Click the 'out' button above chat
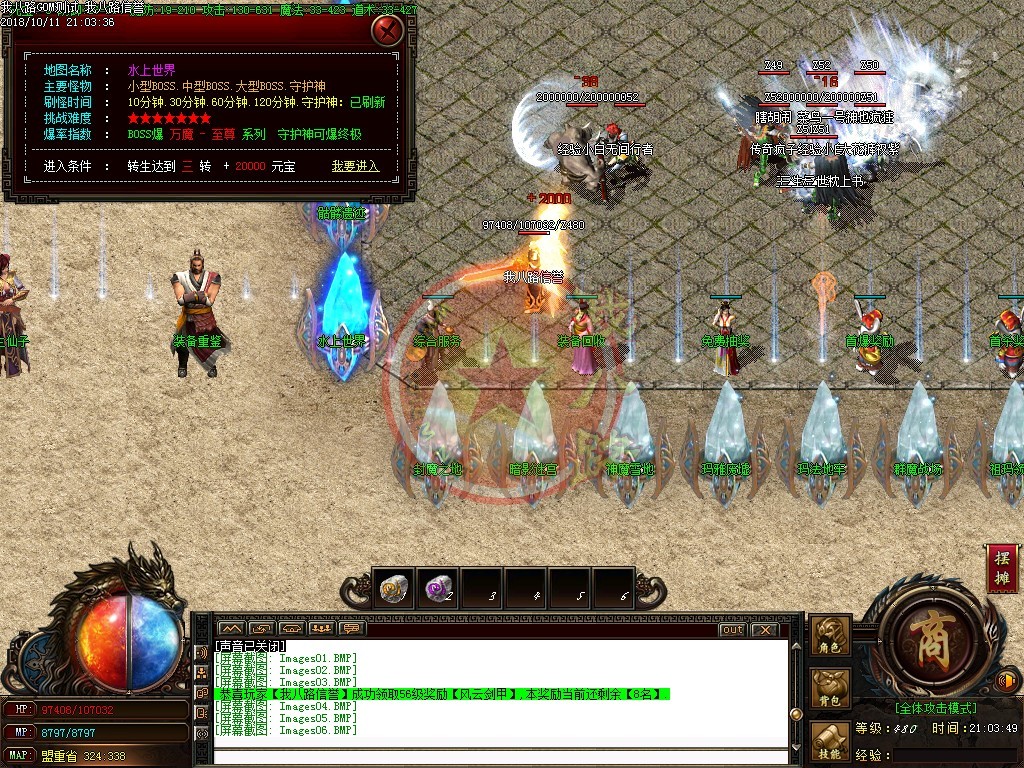This screenshot has width=1024, height=768. click(x=732, y=630)
